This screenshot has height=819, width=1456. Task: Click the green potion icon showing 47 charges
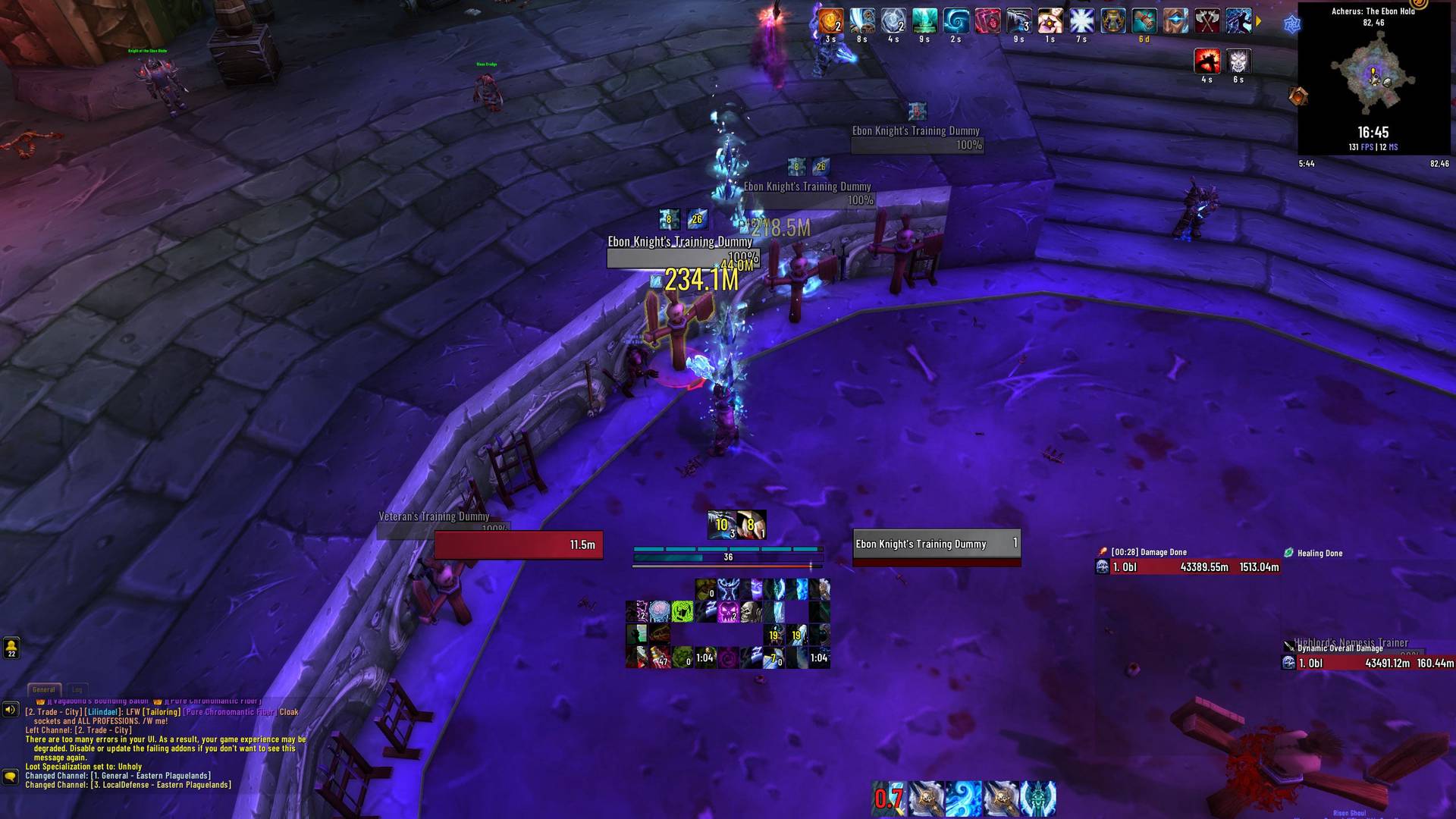[x=659, y=657]
